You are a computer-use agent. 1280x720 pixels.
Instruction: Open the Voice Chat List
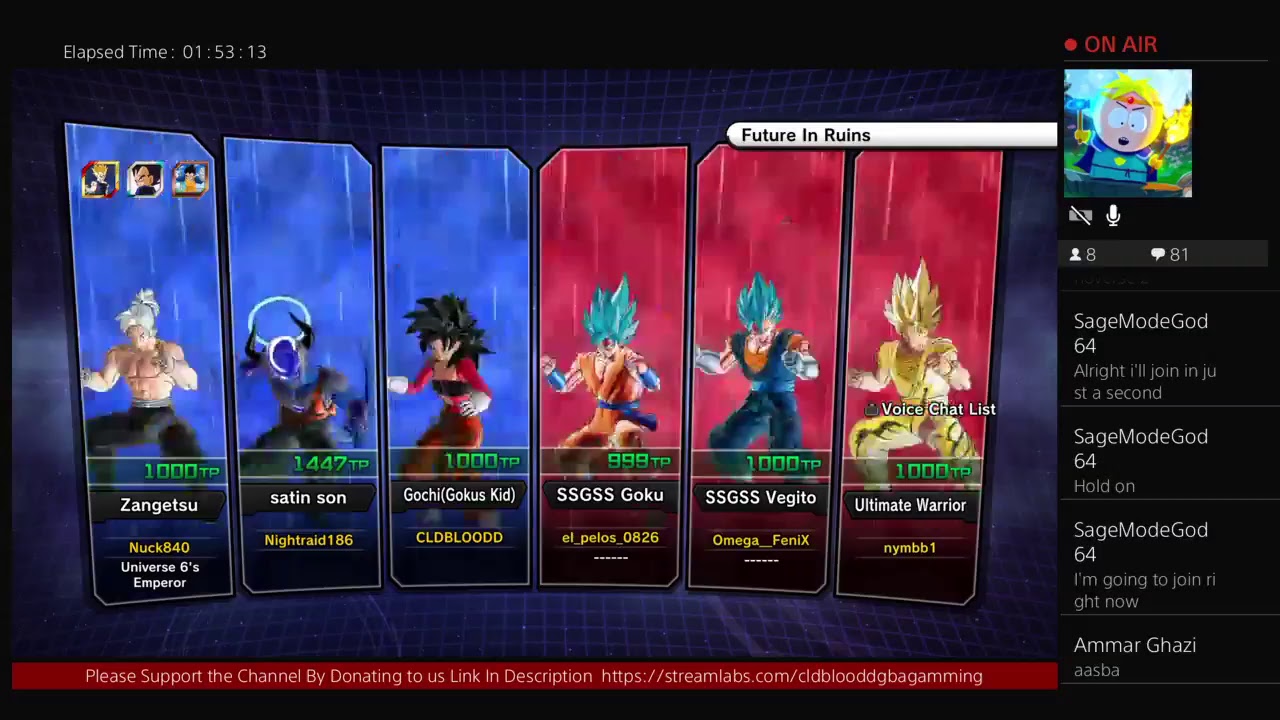click(930, 409)
